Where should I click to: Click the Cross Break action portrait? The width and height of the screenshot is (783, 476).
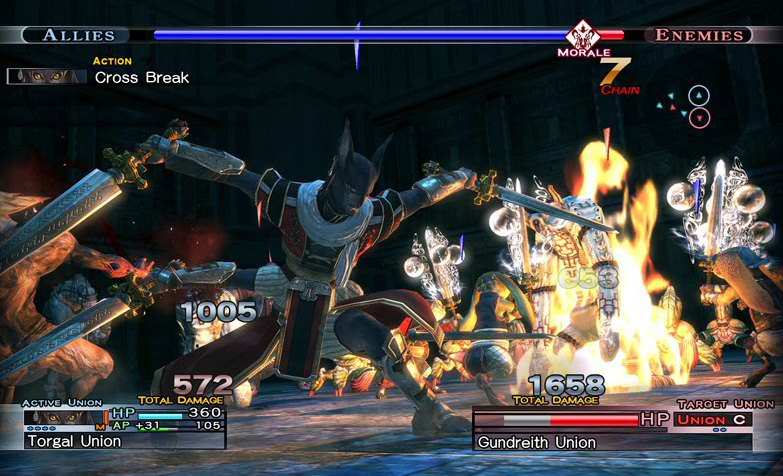click(47, 76)
